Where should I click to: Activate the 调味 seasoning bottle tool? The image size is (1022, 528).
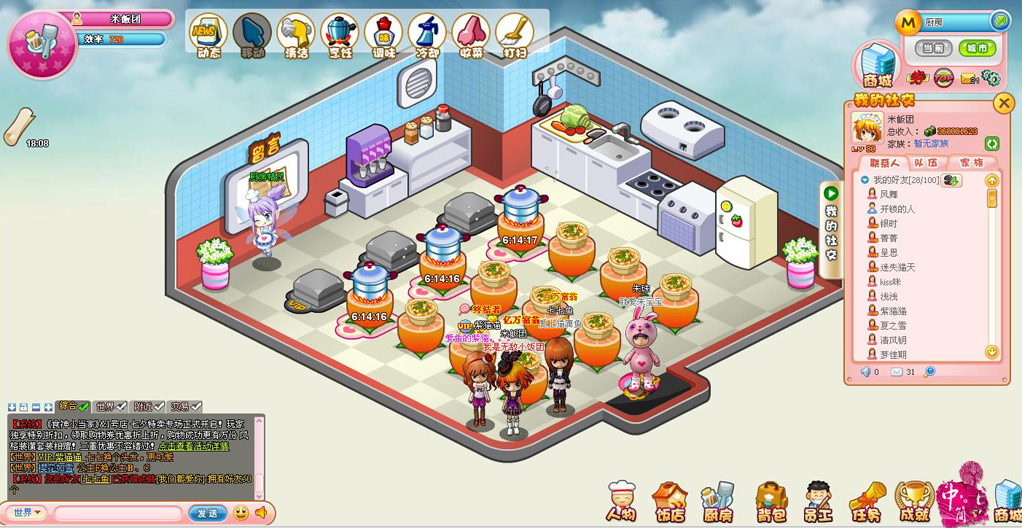tap(383, 36)
